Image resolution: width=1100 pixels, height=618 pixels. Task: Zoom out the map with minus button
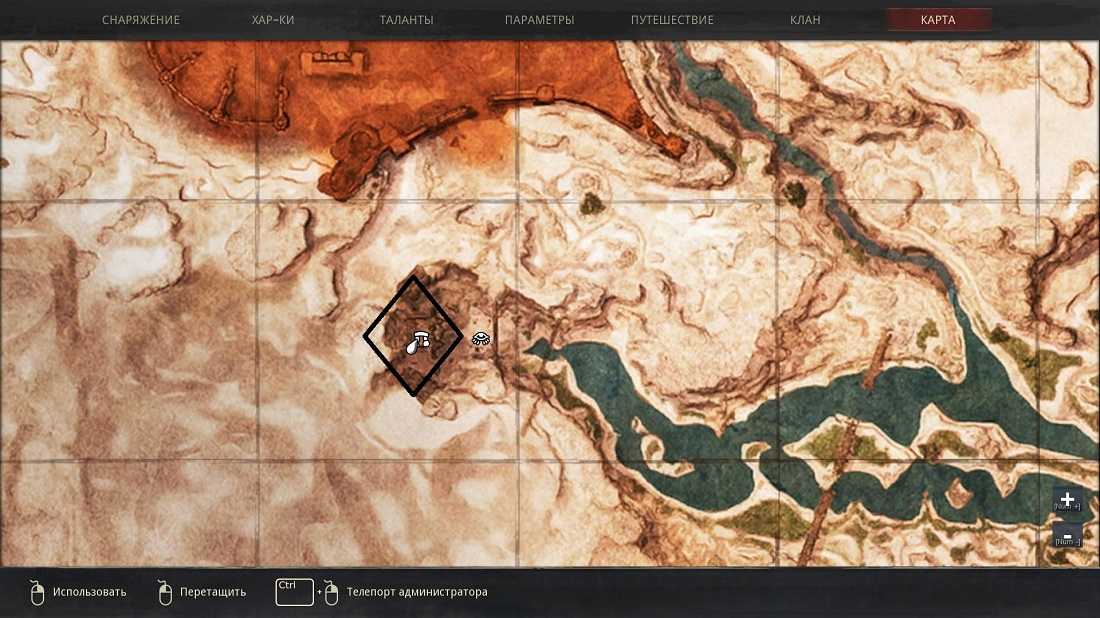pyautogui.click(x=1067, y=537)
